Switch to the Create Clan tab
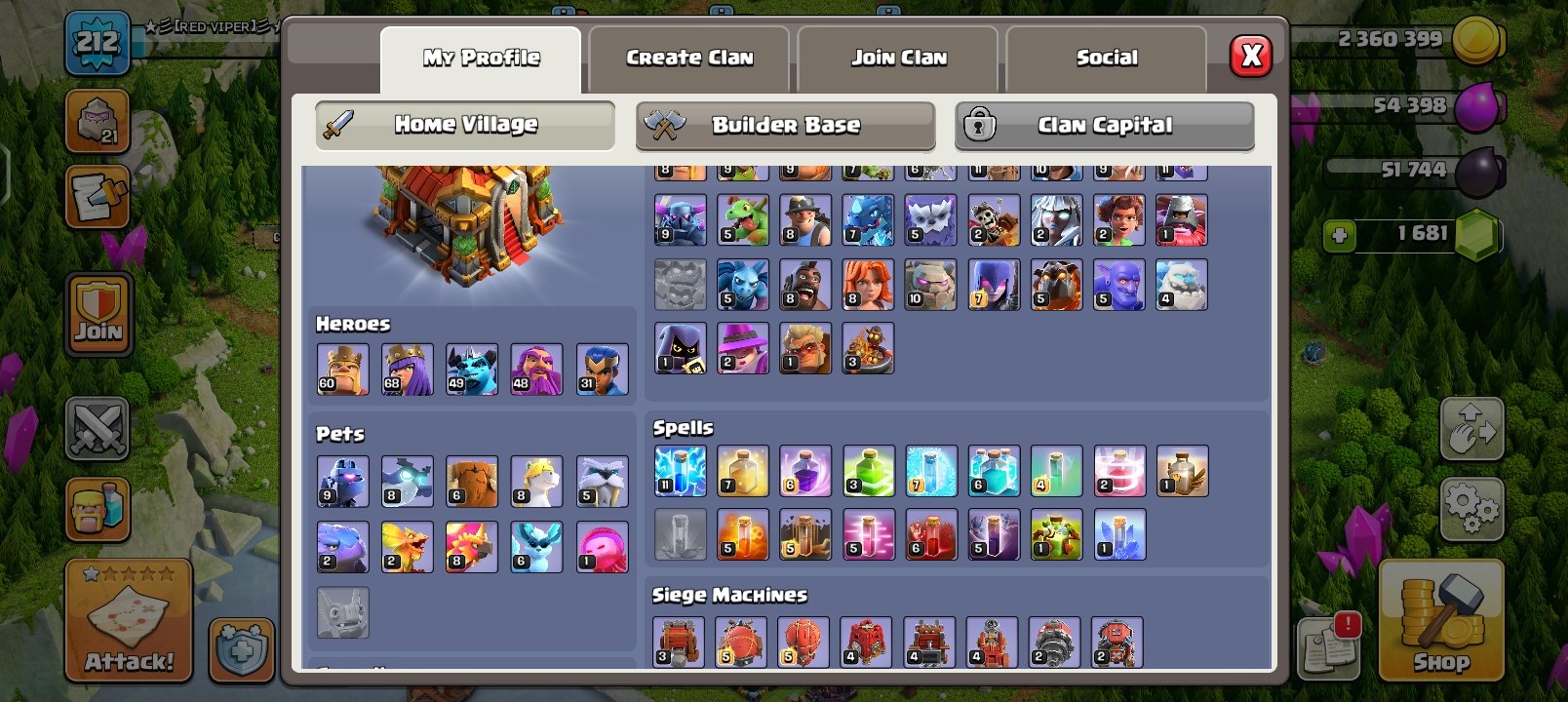The width and height of the screenshot is (1568, 702). click(688, 58)
